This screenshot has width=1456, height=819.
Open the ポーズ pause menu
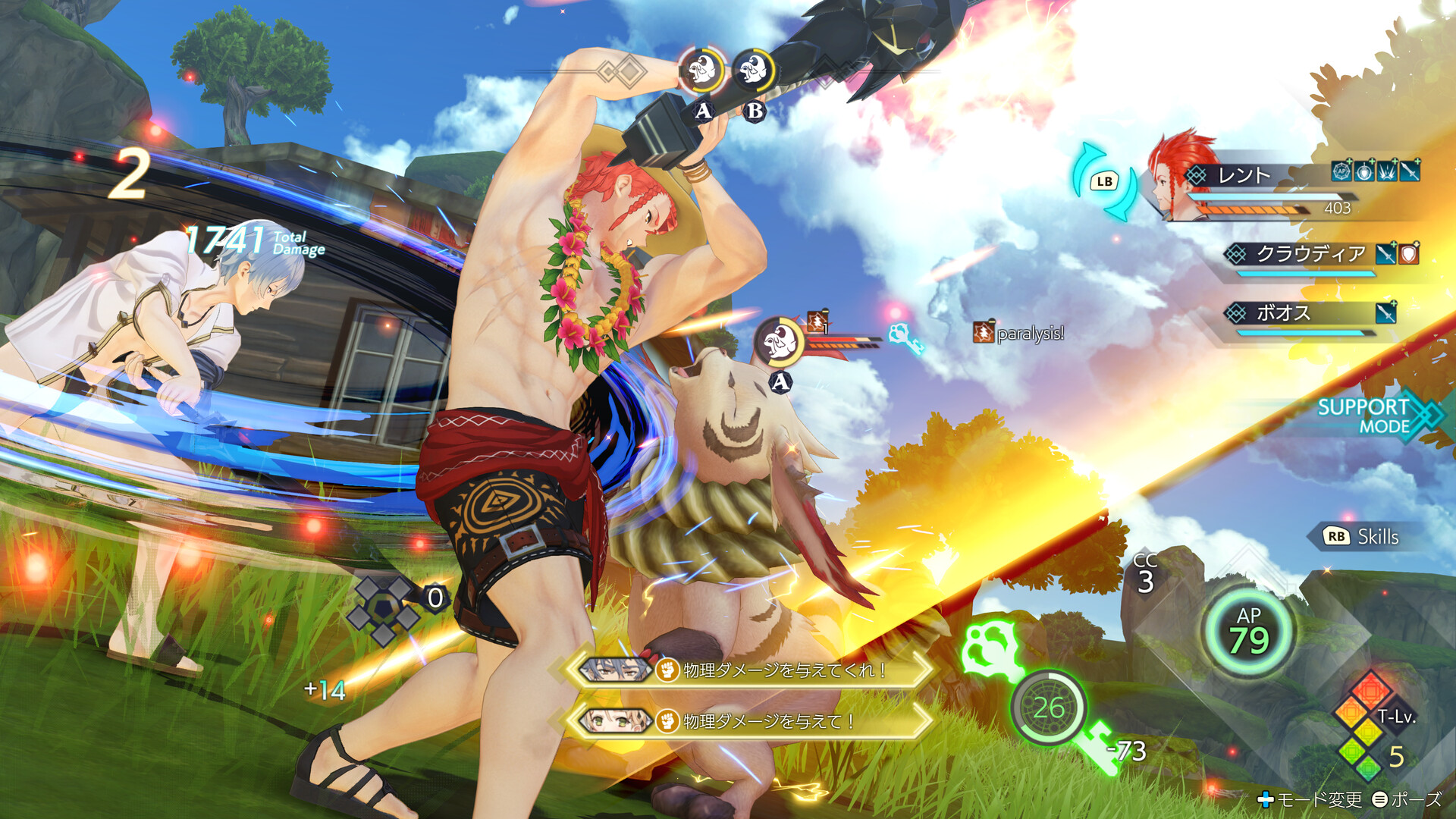1407,799
